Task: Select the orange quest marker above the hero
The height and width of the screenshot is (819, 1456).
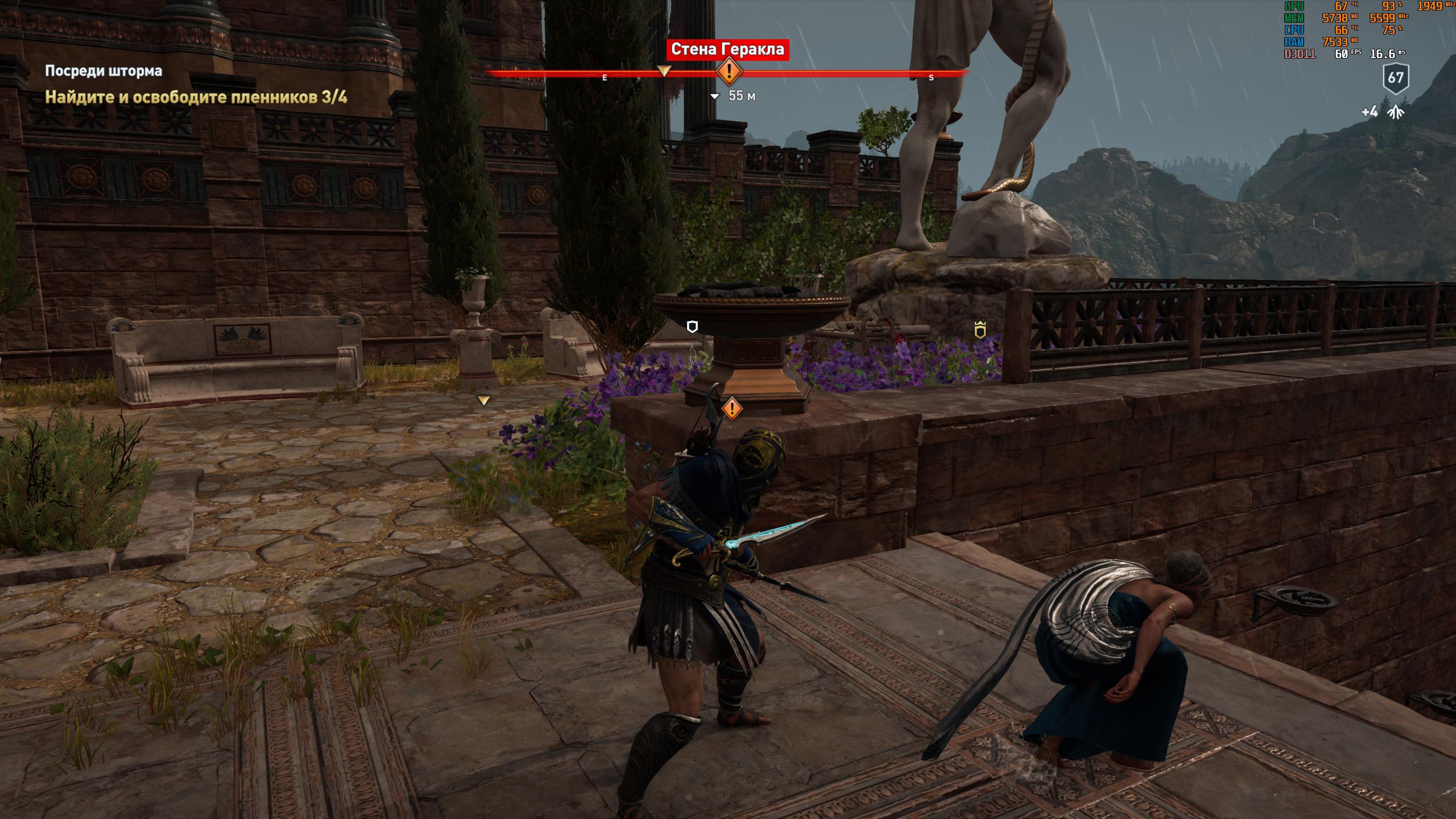Action: pos(732,408)
